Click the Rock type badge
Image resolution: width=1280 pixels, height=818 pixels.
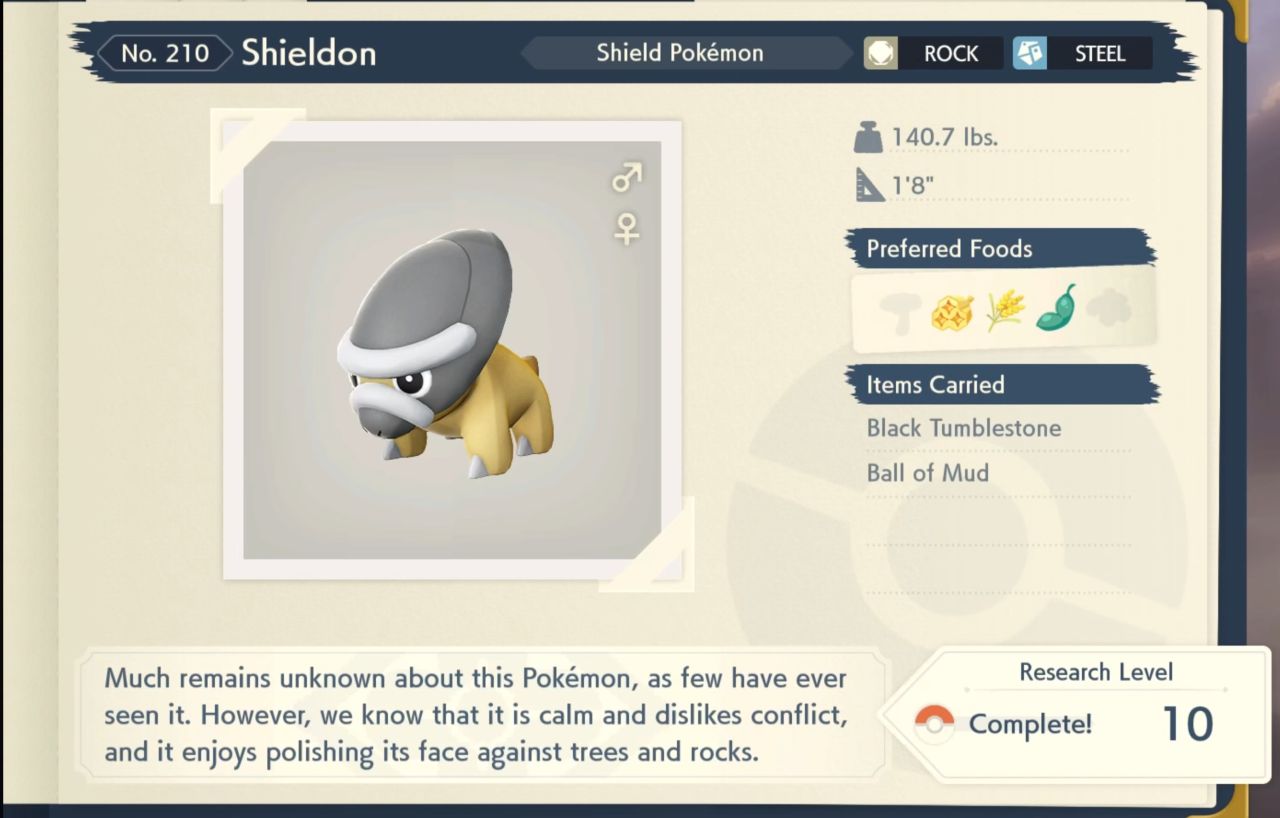click(x=933, y=54)
